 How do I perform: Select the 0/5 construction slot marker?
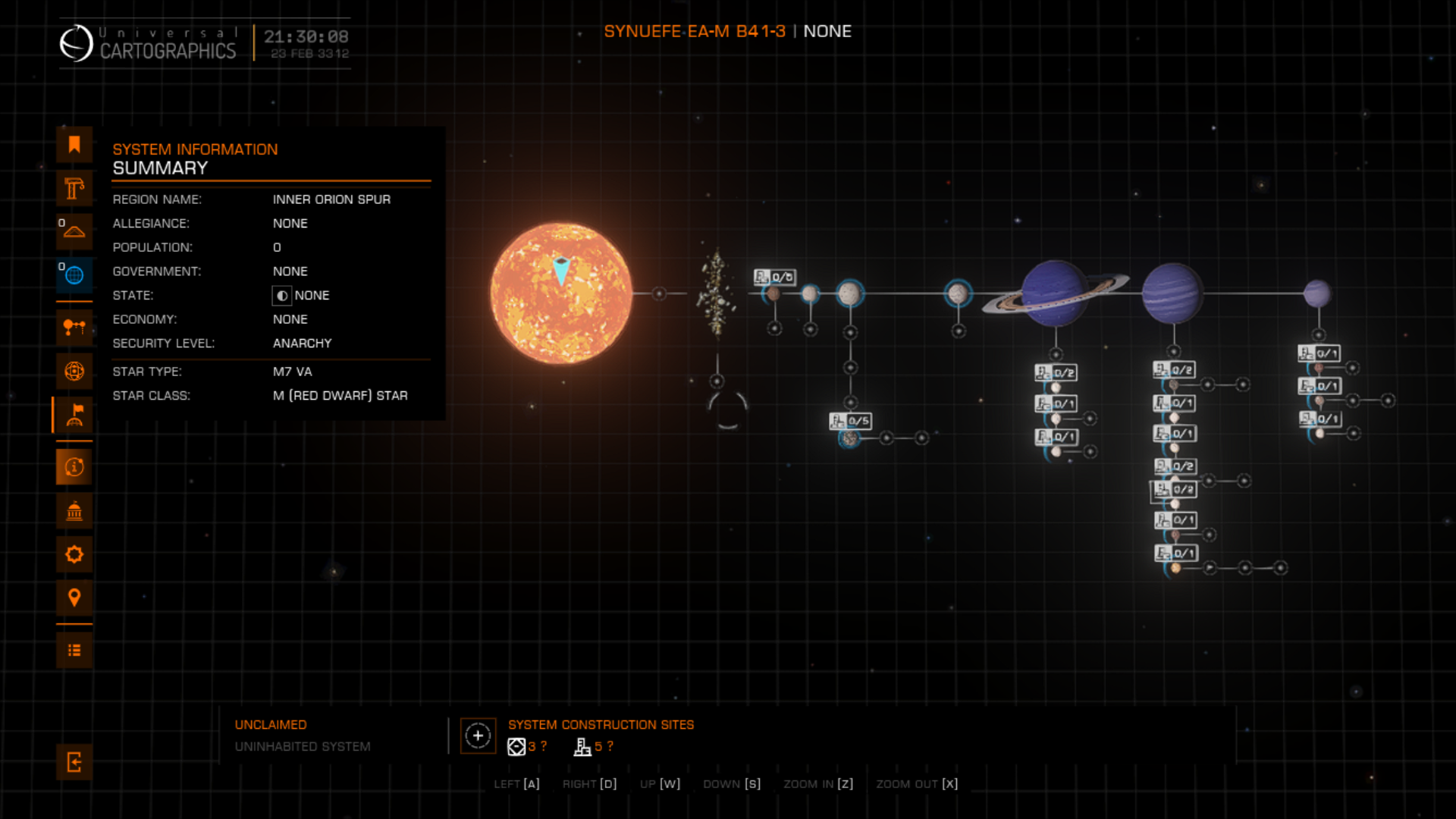click(850, 421)
